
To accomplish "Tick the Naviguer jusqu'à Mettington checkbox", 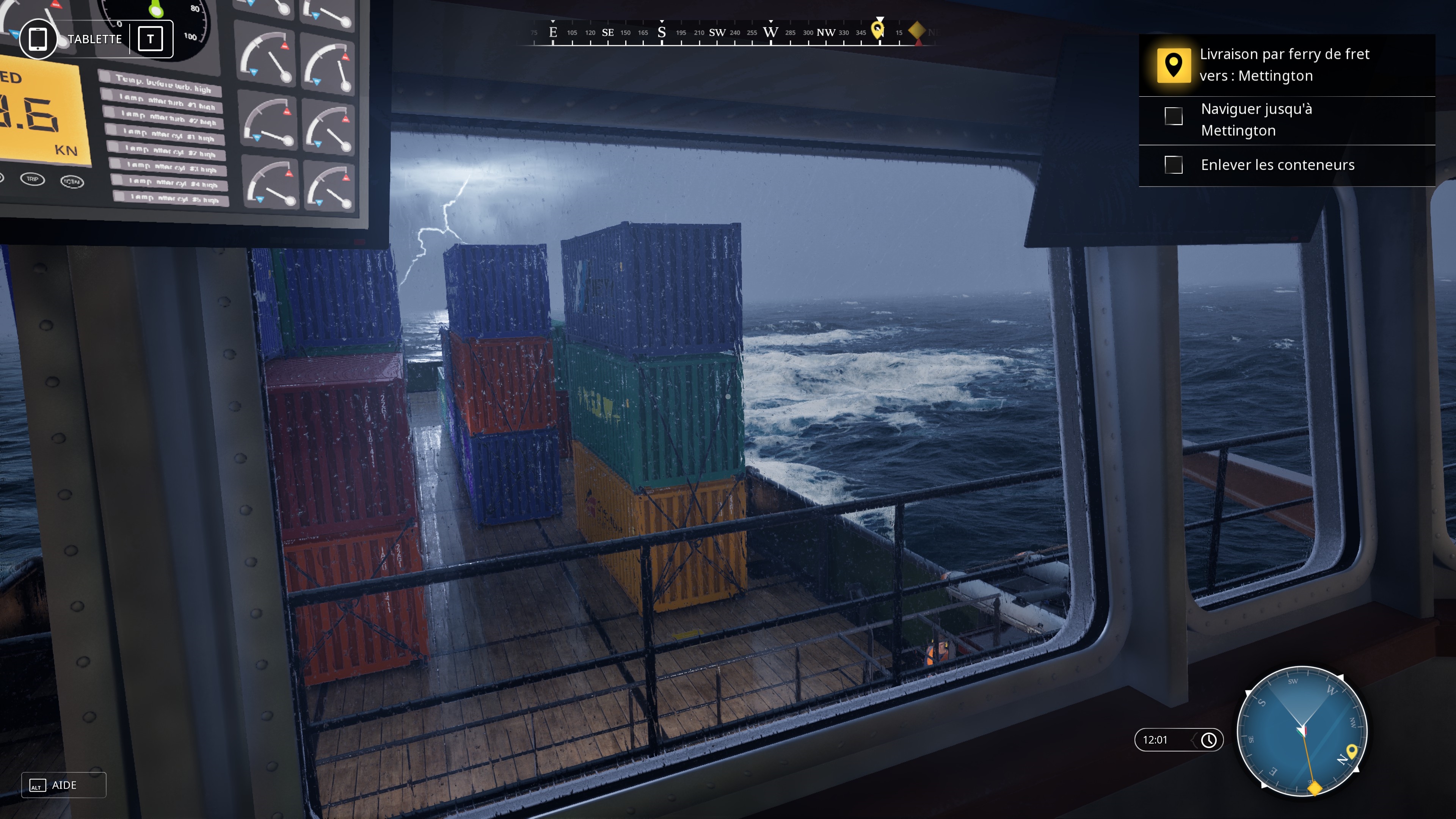I will pos(1174,116).
